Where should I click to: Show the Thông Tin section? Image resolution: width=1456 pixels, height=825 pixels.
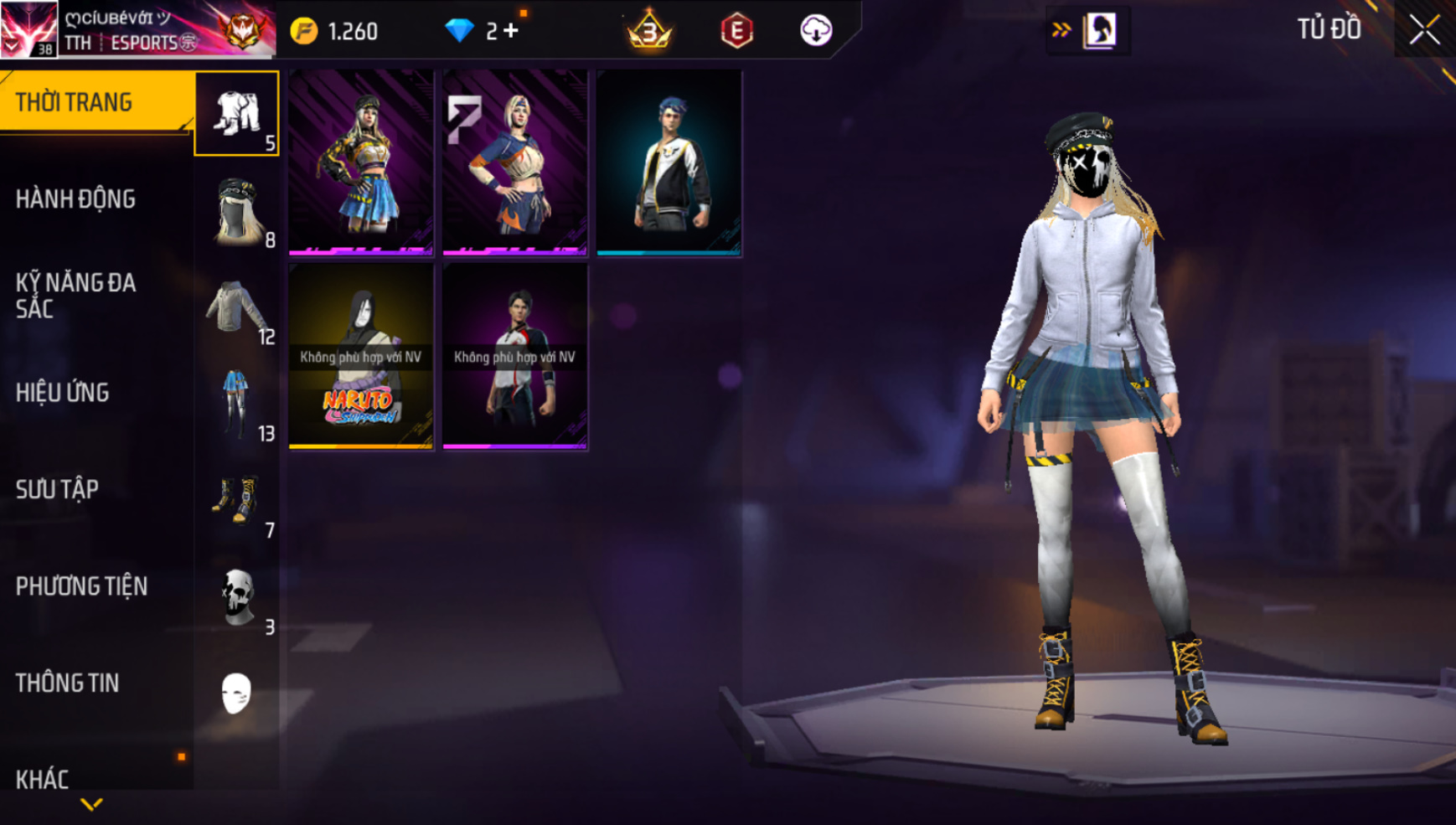[67, 683]
